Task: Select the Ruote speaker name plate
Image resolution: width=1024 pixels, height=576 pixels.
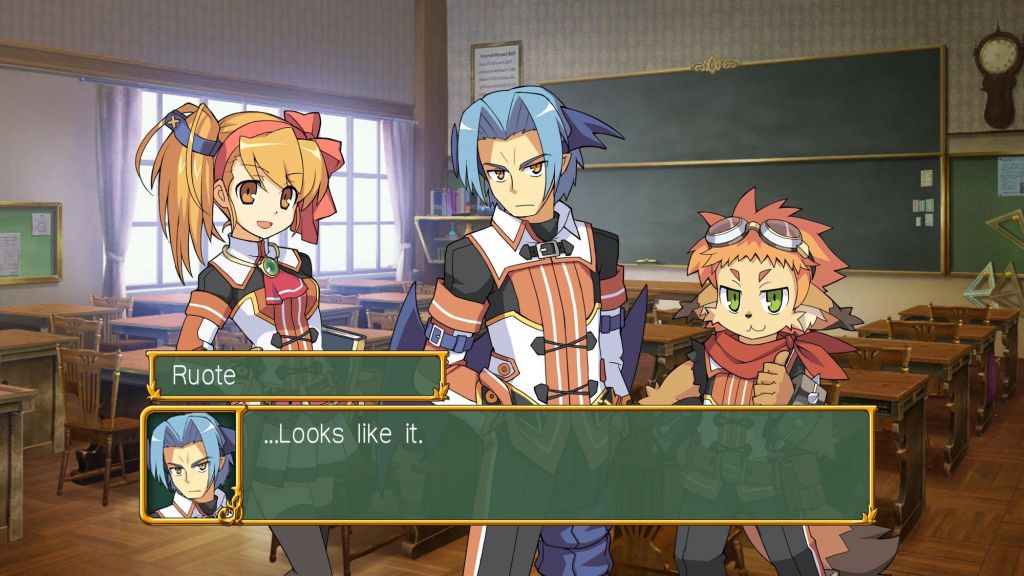Action: pos(297,376)
